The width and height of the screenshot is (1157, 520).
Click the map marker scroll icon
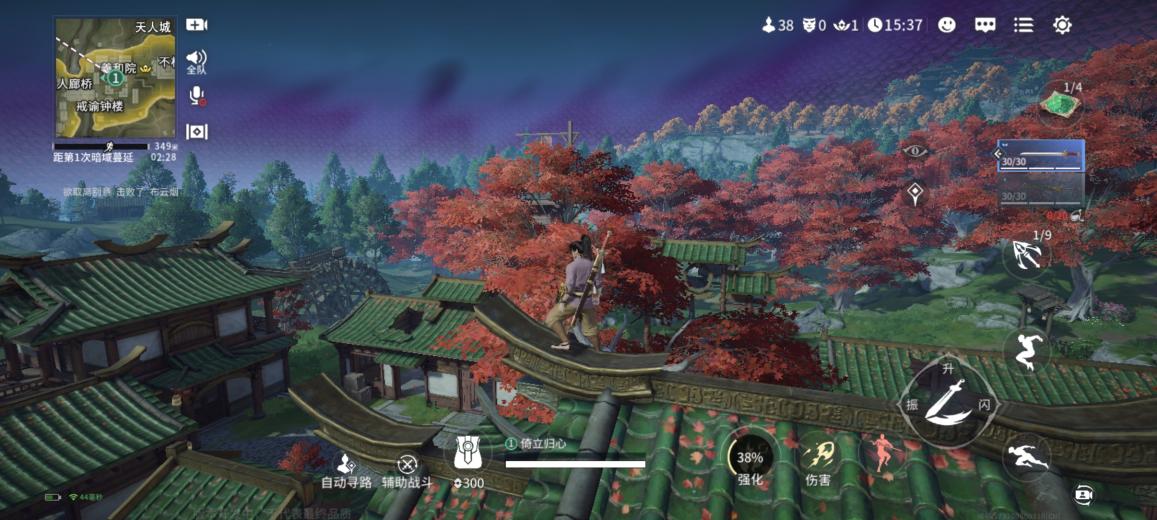click(x=197, y=132)
